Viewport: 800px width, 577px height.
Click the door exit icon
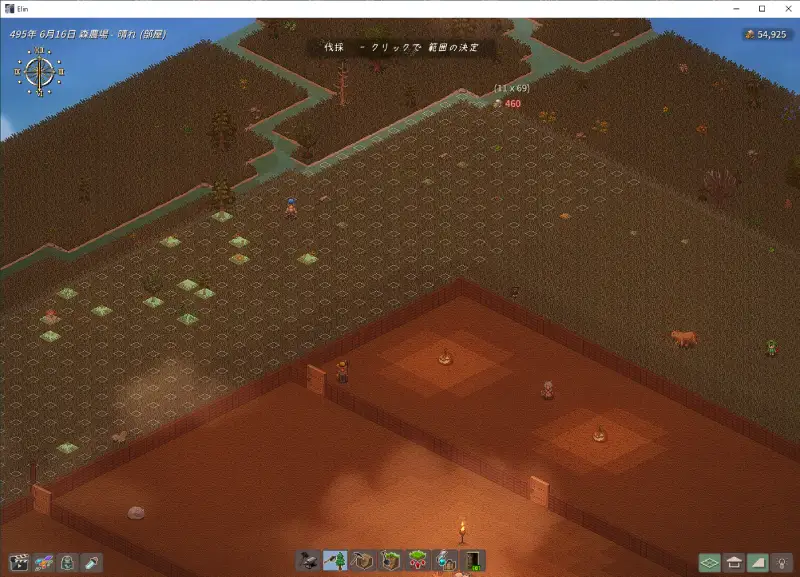472,561
